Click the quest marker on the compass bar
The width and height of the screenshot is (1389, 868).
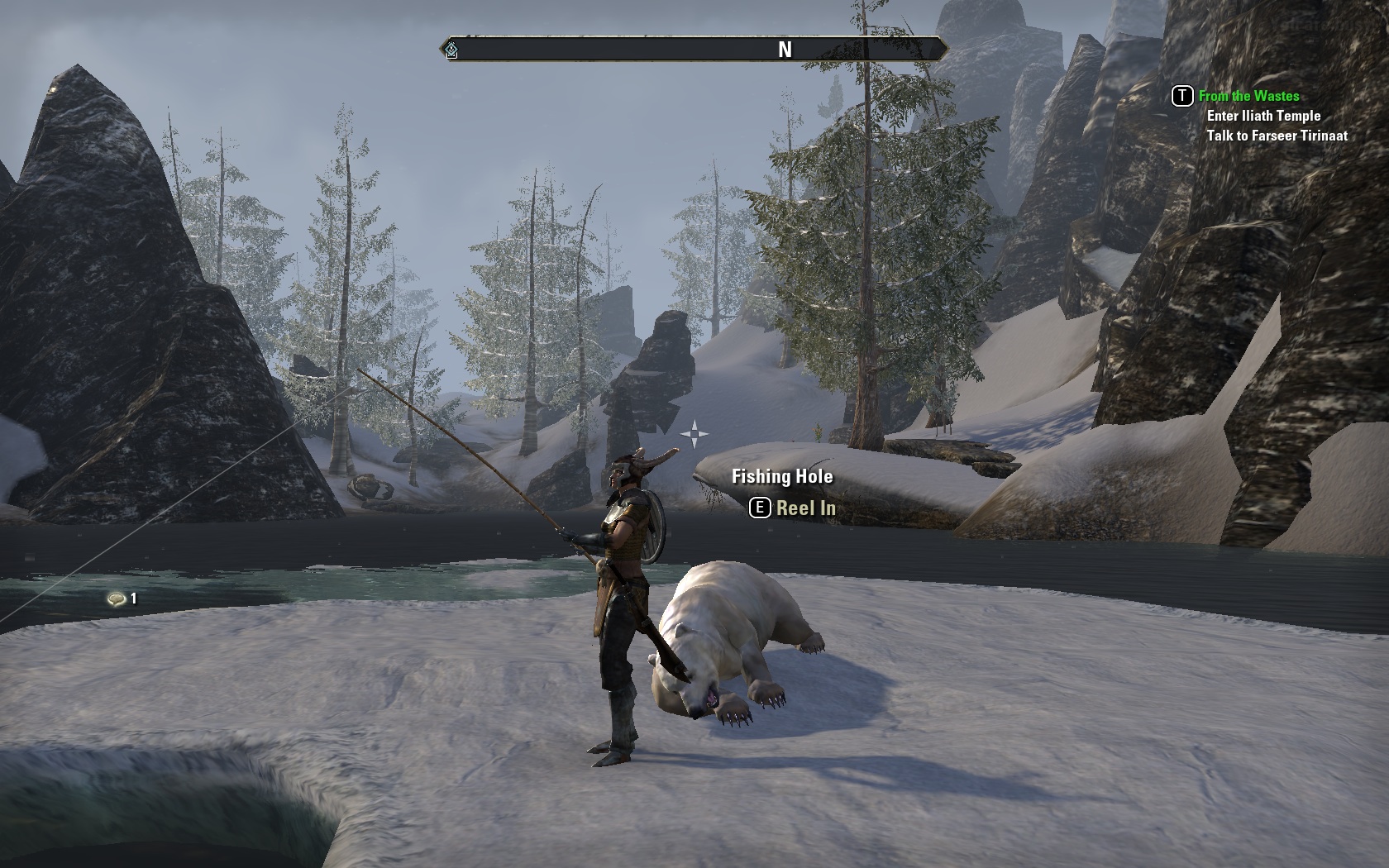pos(451,50)
